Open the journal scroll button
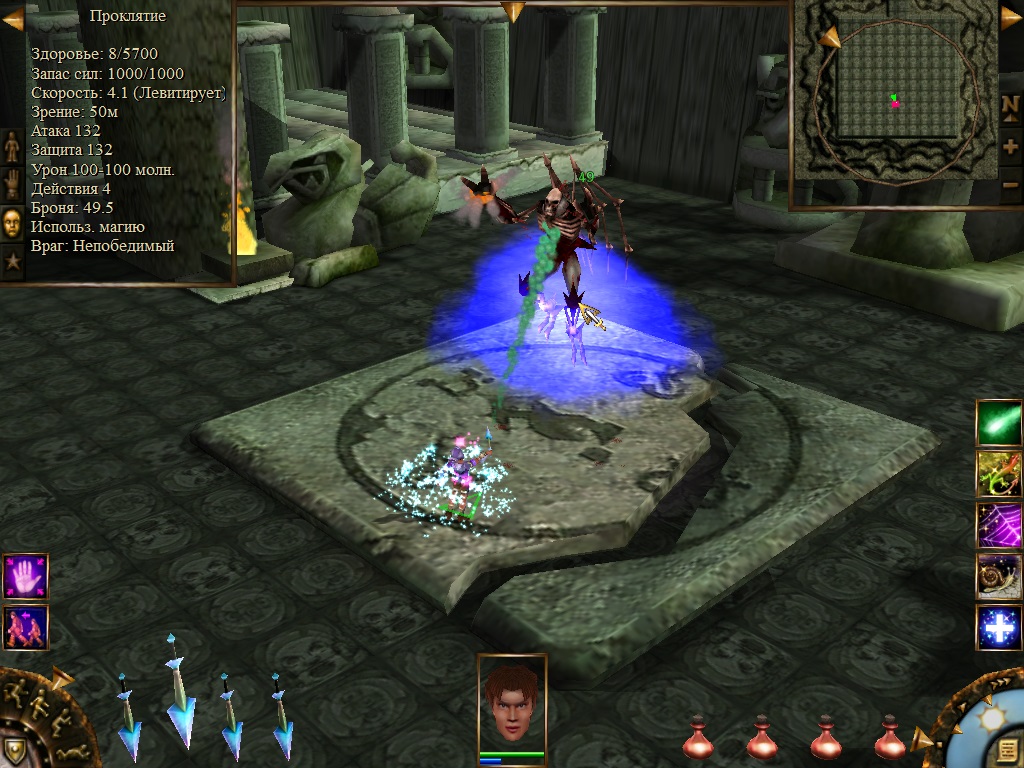1024x768 pixels. coord(1007,750)
